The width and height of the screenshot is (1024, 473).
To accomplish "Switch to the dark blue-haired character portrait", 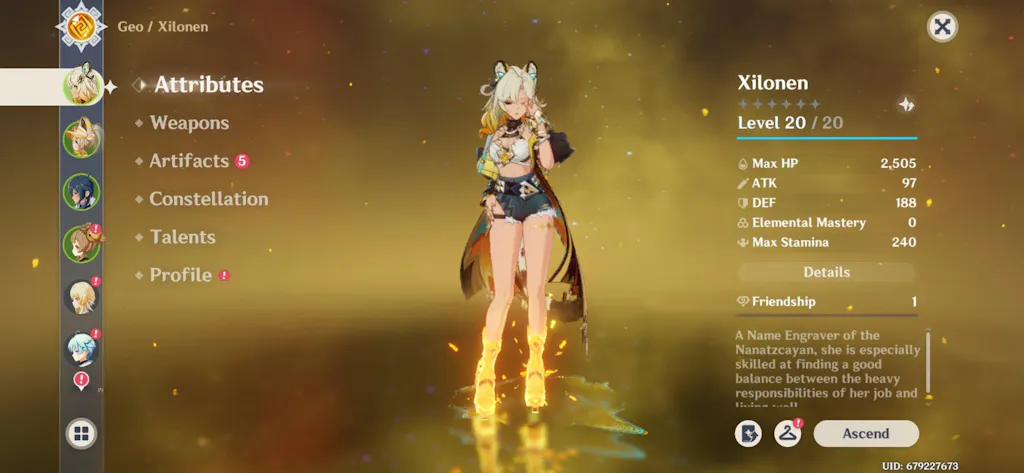I will pyautogui.click(x=81, y=191).
